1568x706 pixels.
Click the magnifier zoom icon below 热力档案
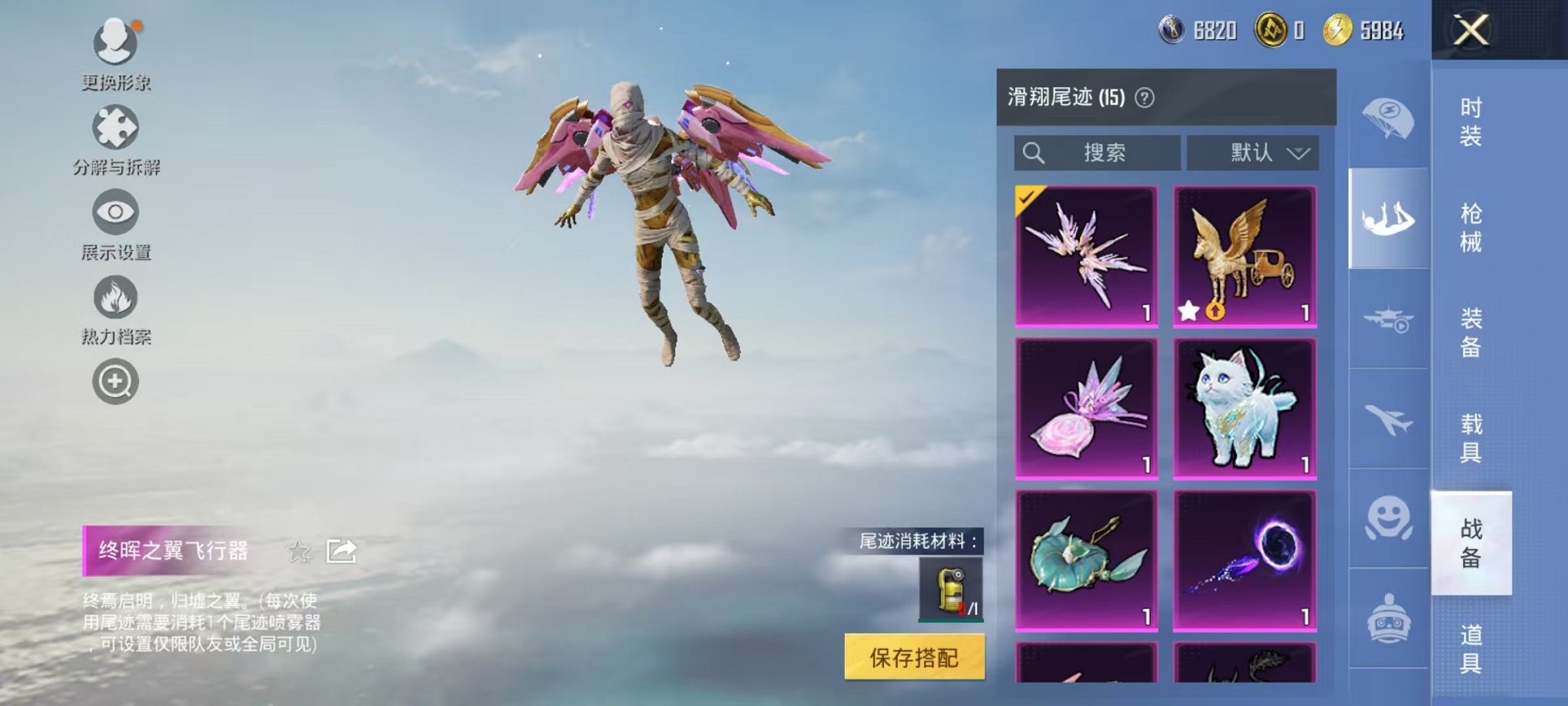[114, 383]
